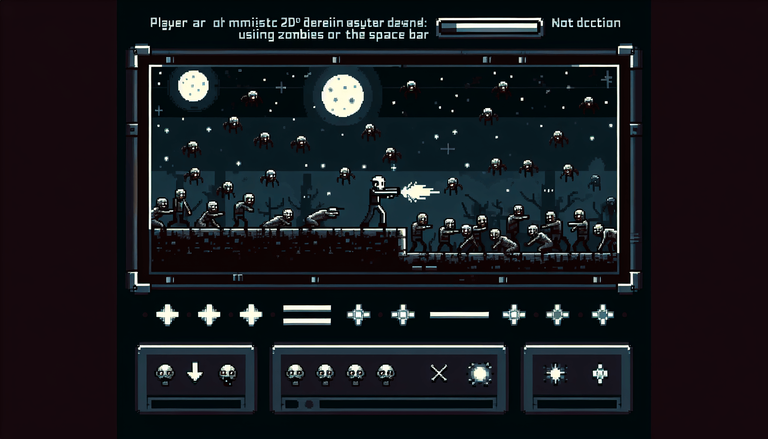The height and width of the screenshot is (439, 768).
Task: Pick the skull right of the down arrow
Action: 227,374
